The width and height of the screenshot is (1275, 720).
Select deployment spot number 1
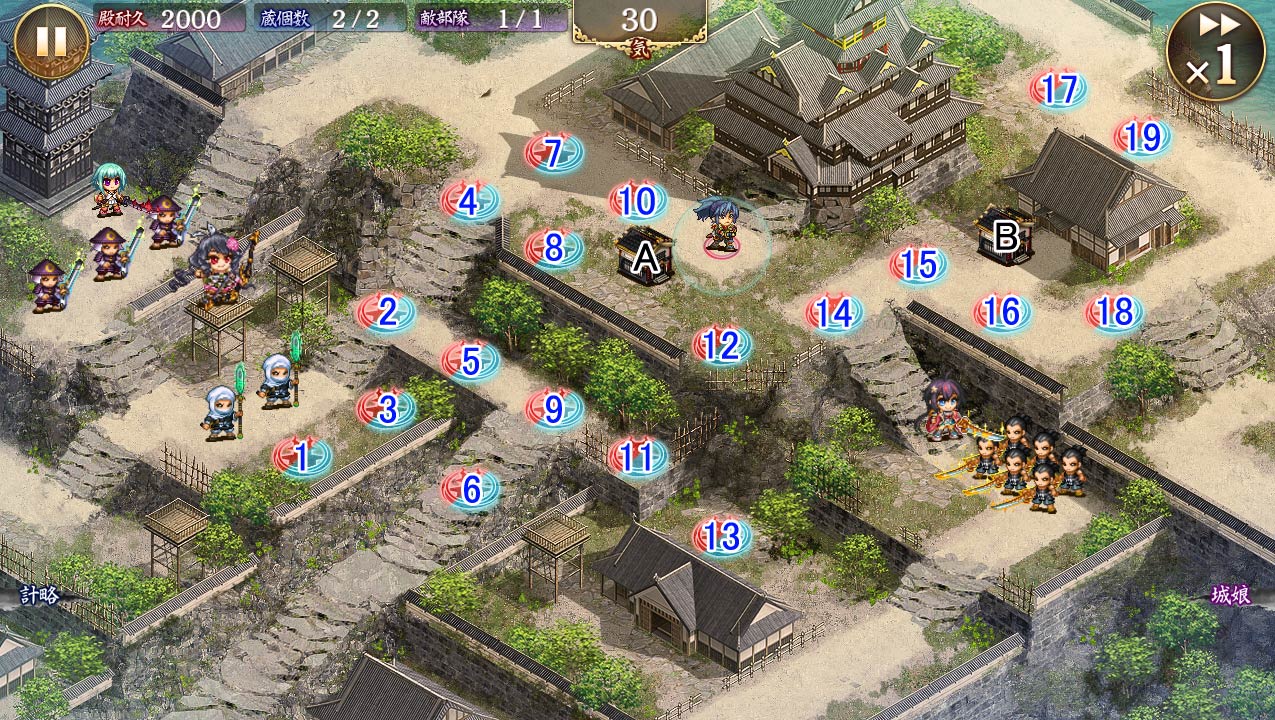(x=302, y=458)
